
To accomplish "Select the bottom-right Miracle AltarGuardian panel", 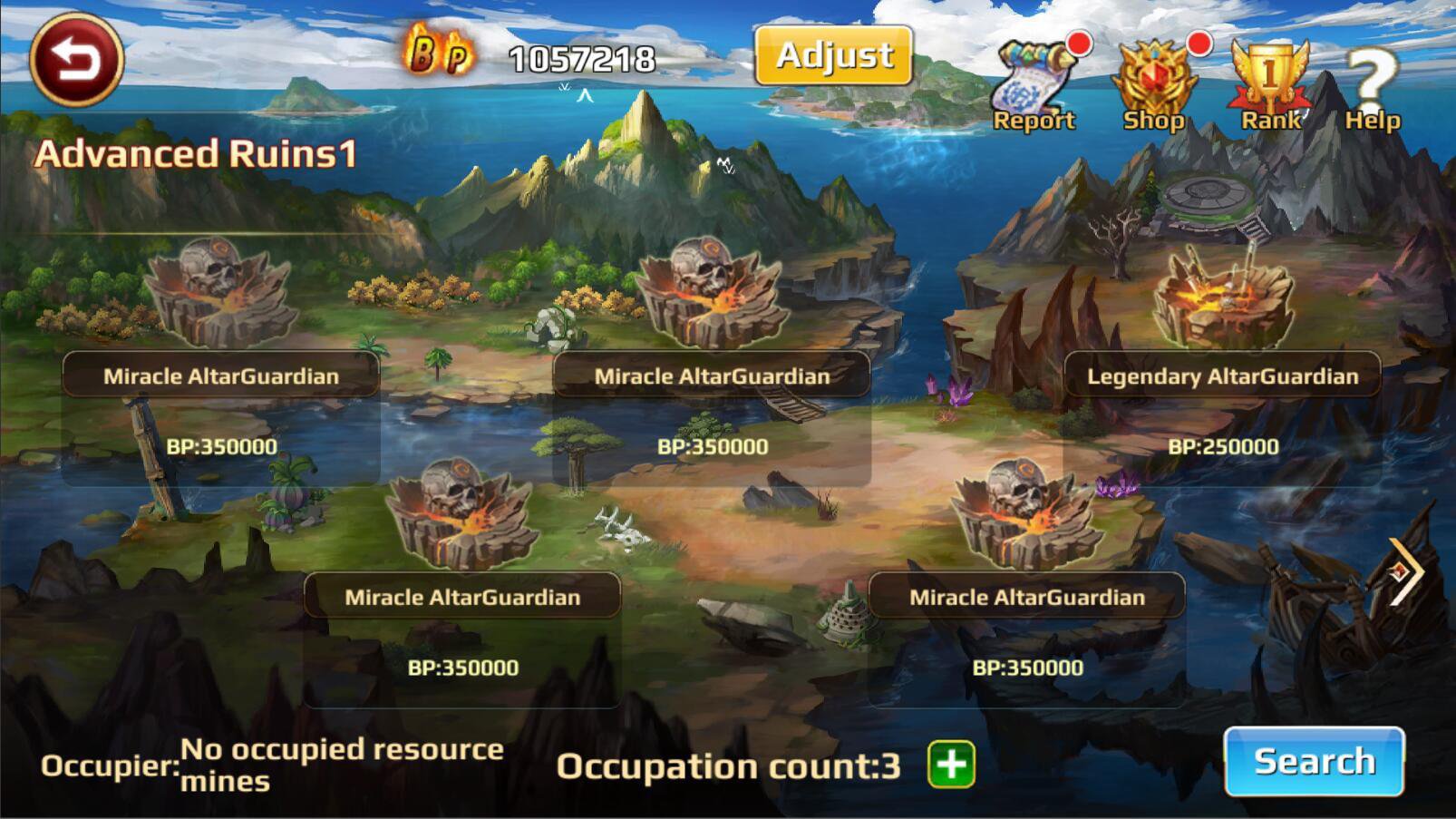I will coord(1028,597).
